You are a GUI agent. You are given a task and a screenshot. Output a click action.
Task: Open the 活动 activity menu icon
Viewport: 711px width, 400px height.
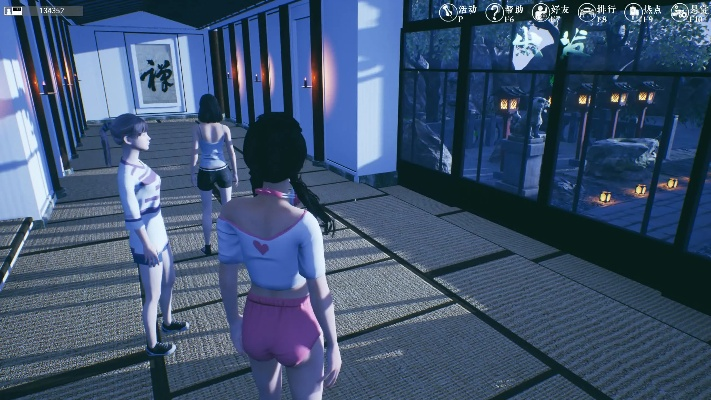[448, 11]
